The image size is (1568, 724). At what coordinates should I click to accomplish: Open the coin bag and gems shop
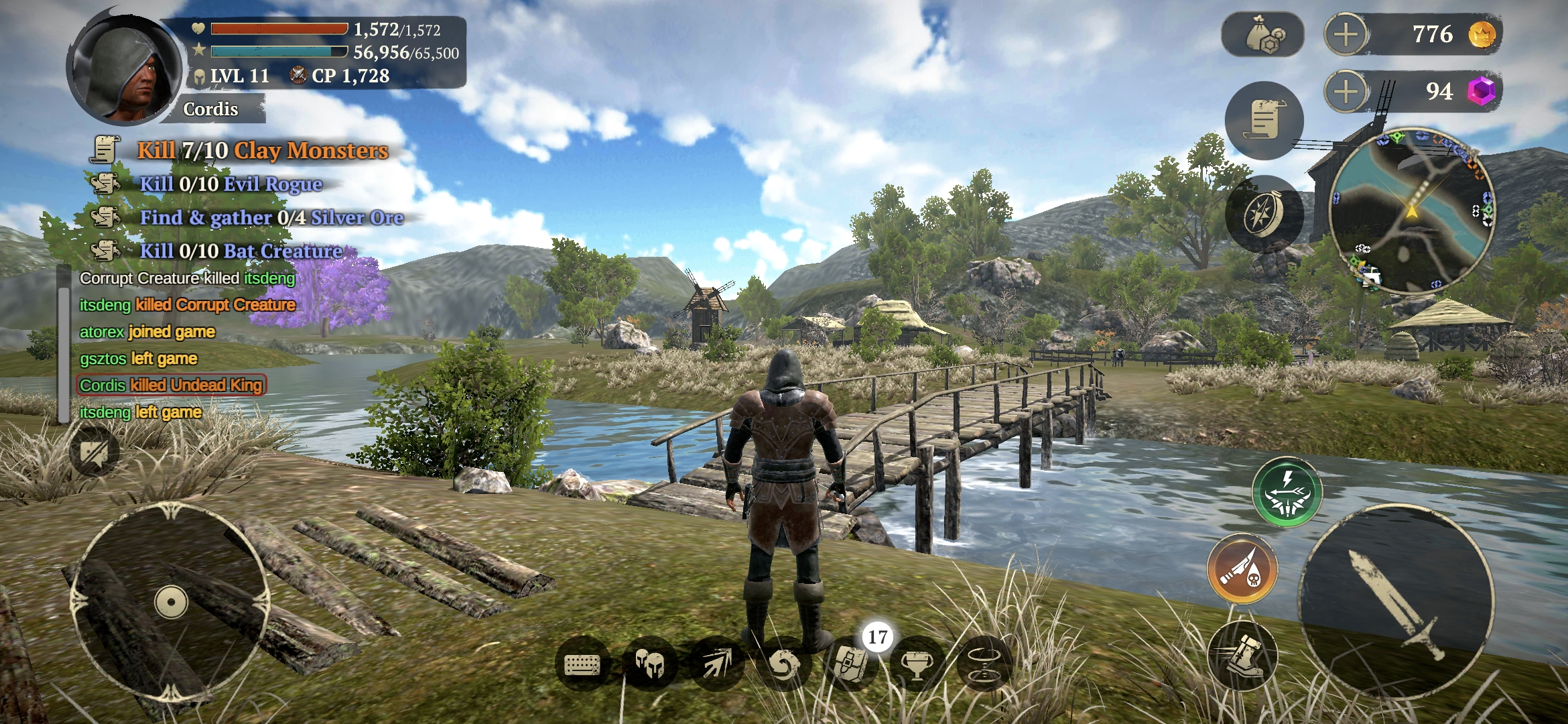coord(1263,34)
